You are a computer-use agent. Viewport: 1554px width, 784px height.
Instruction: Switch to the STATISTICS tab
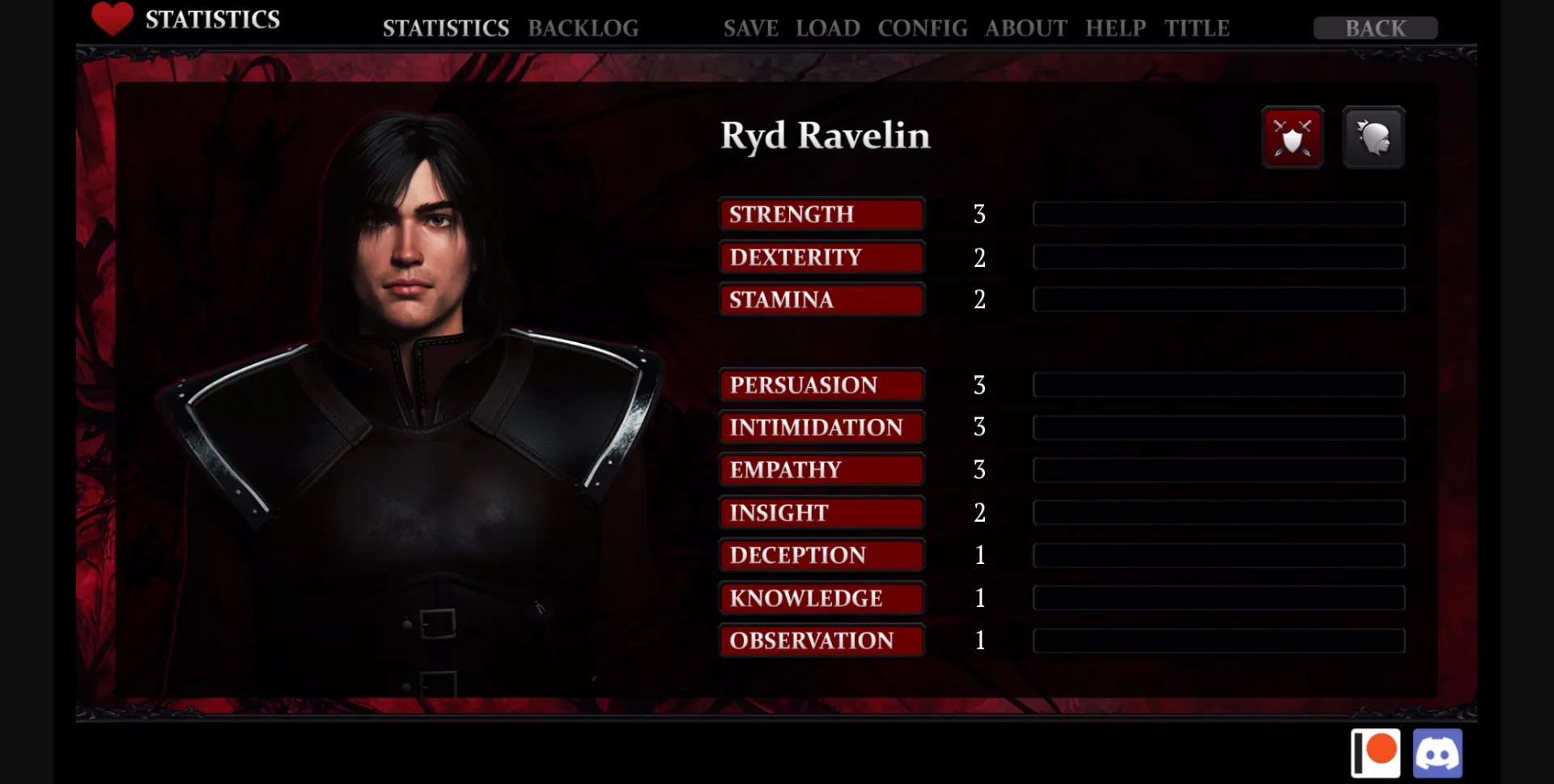(446, 28)
